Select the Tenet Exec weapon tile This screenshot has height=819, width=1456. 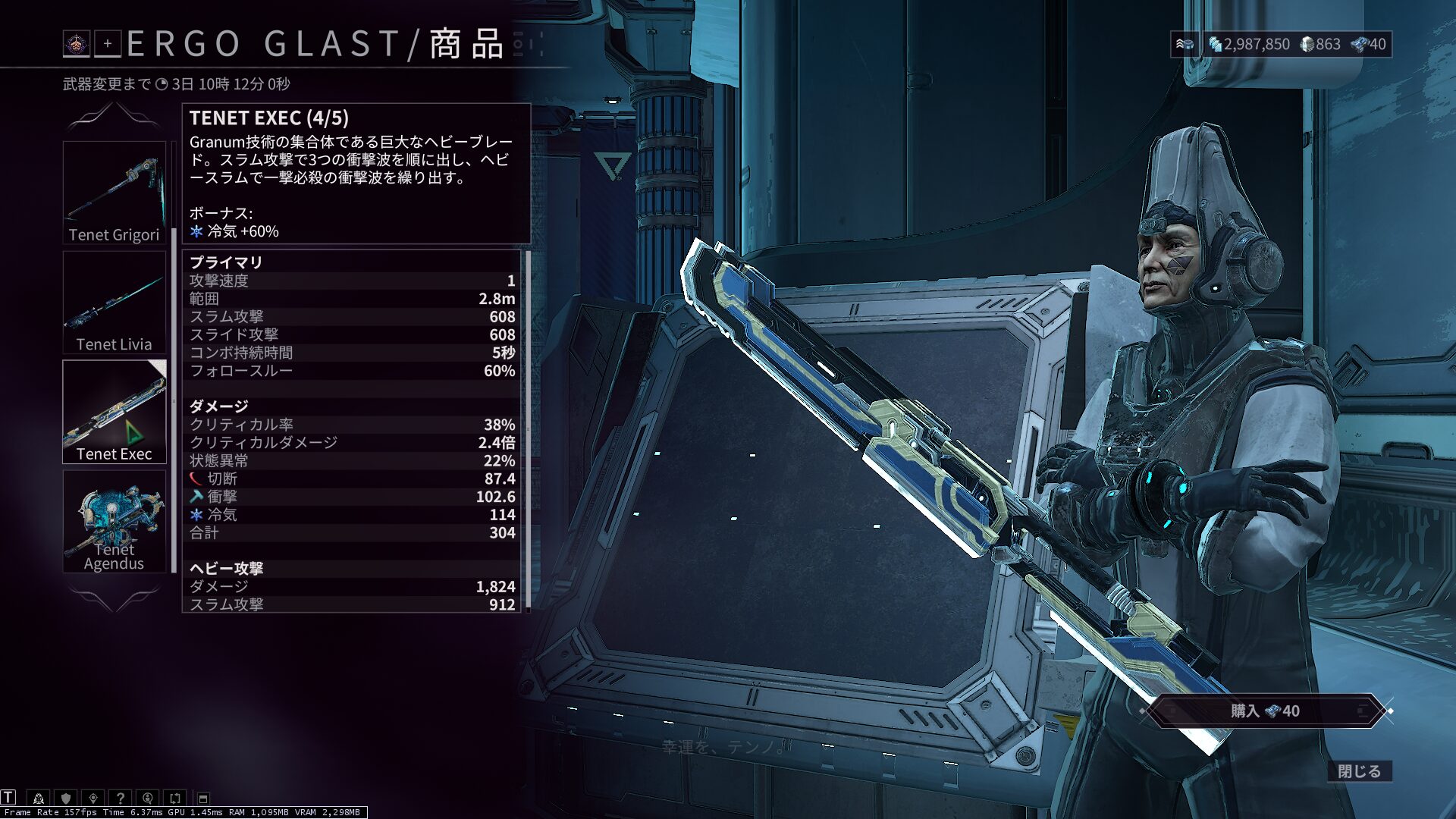114,412
